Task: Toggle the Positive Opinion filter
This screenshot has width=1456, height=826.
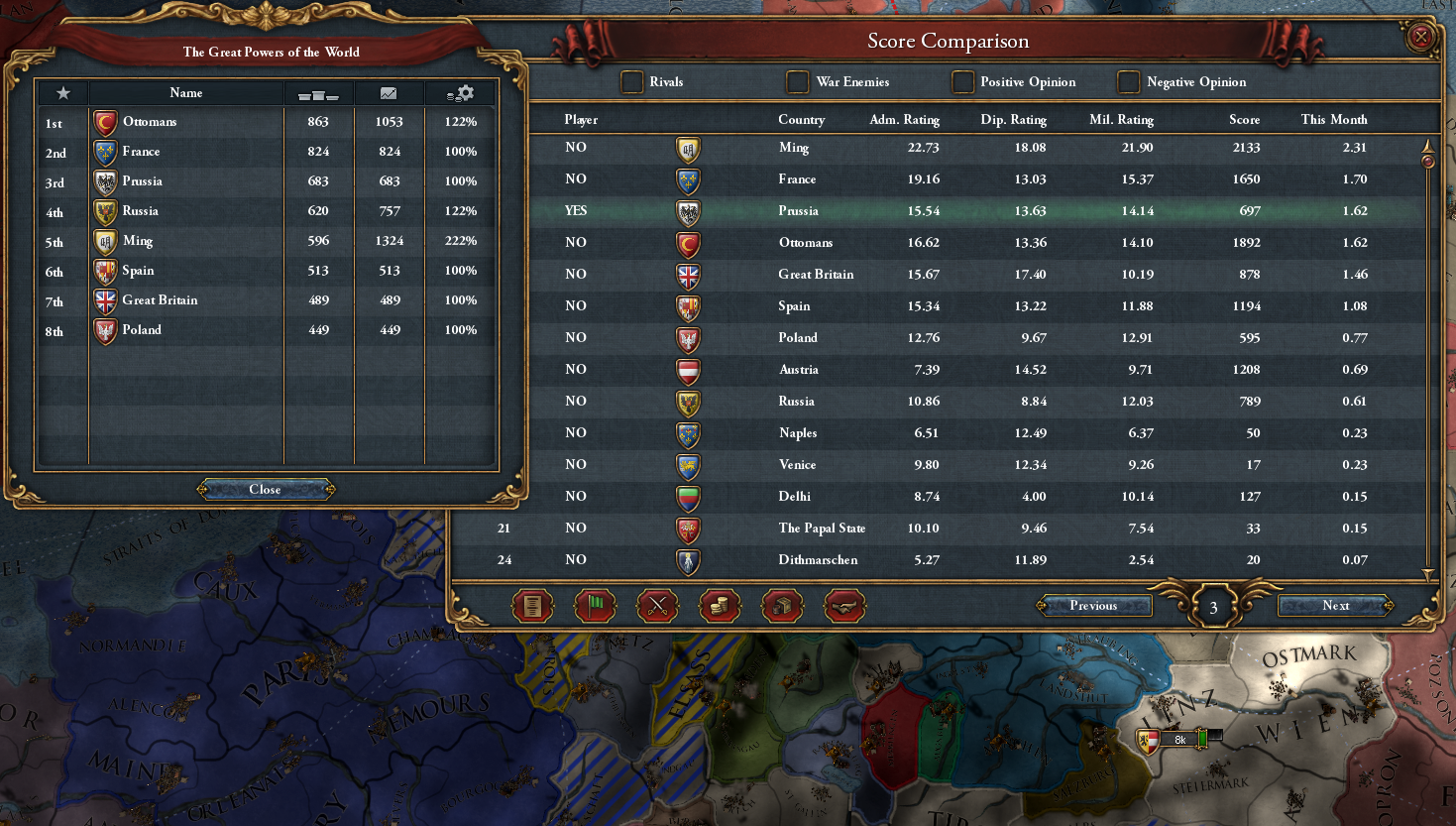Action: (962, 82)
